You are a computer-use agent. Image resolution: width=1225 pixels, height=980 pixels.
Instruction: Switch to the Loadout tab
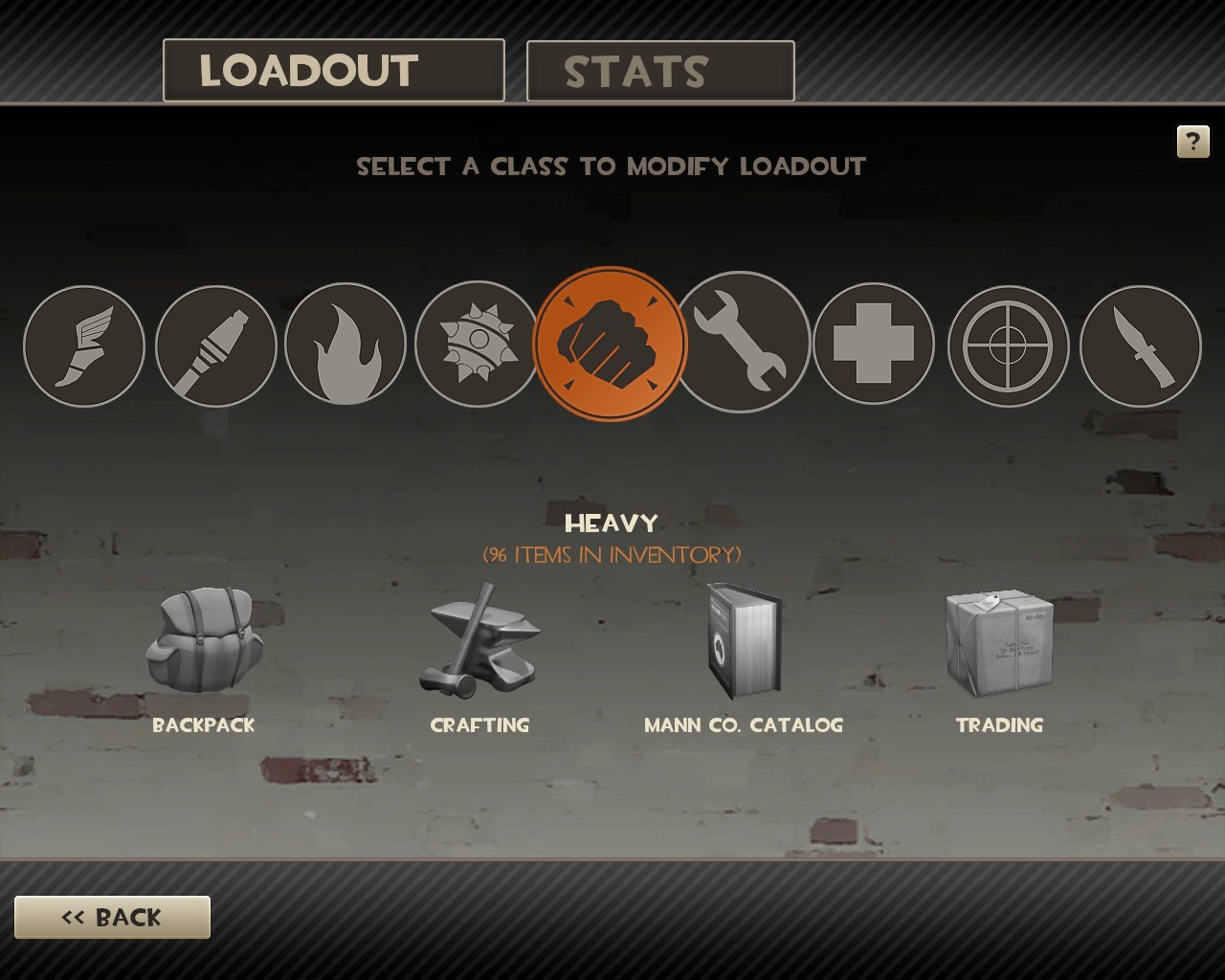click(333, 71)
